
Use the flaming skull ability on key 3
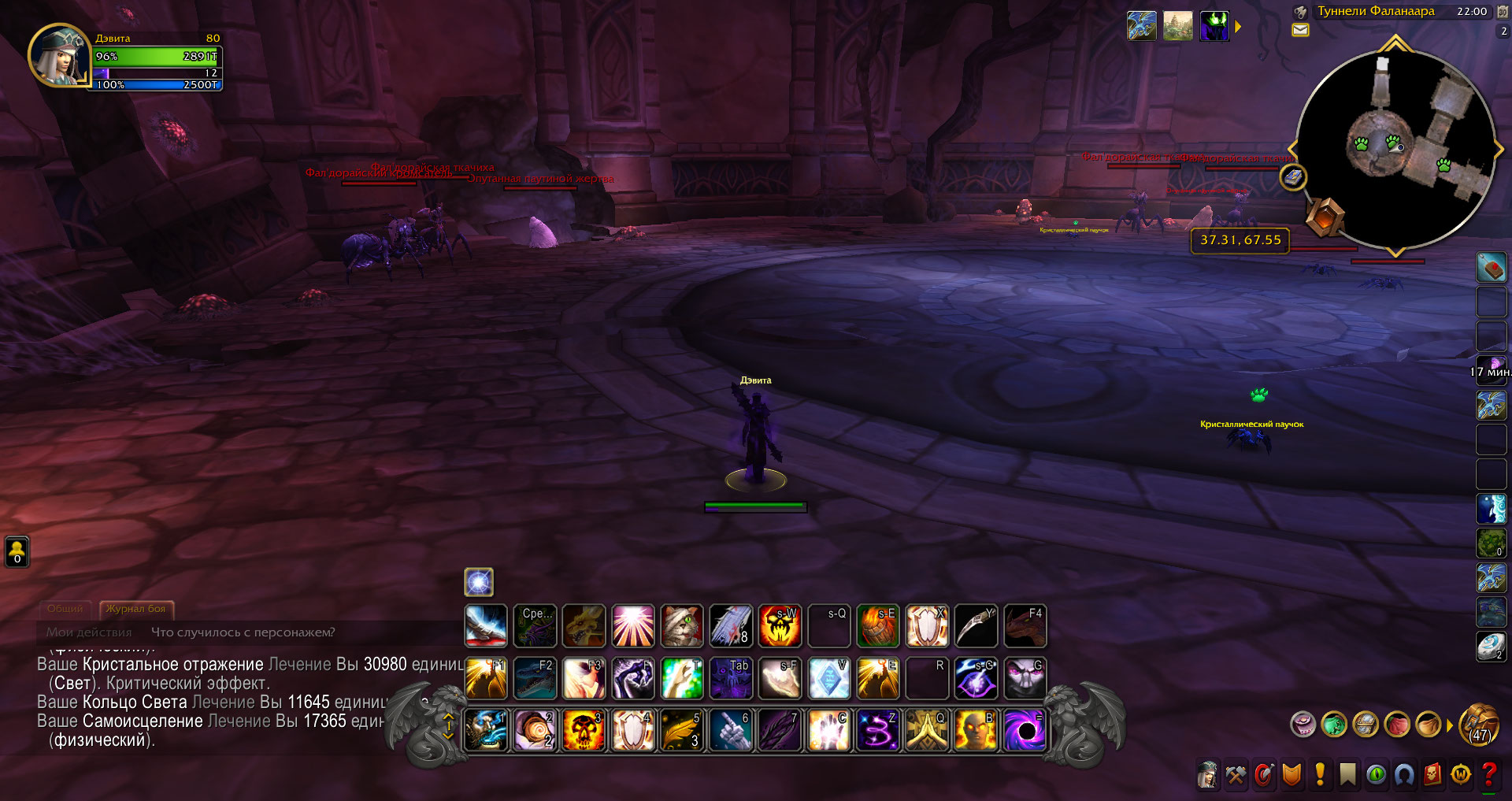coord(584,730)
